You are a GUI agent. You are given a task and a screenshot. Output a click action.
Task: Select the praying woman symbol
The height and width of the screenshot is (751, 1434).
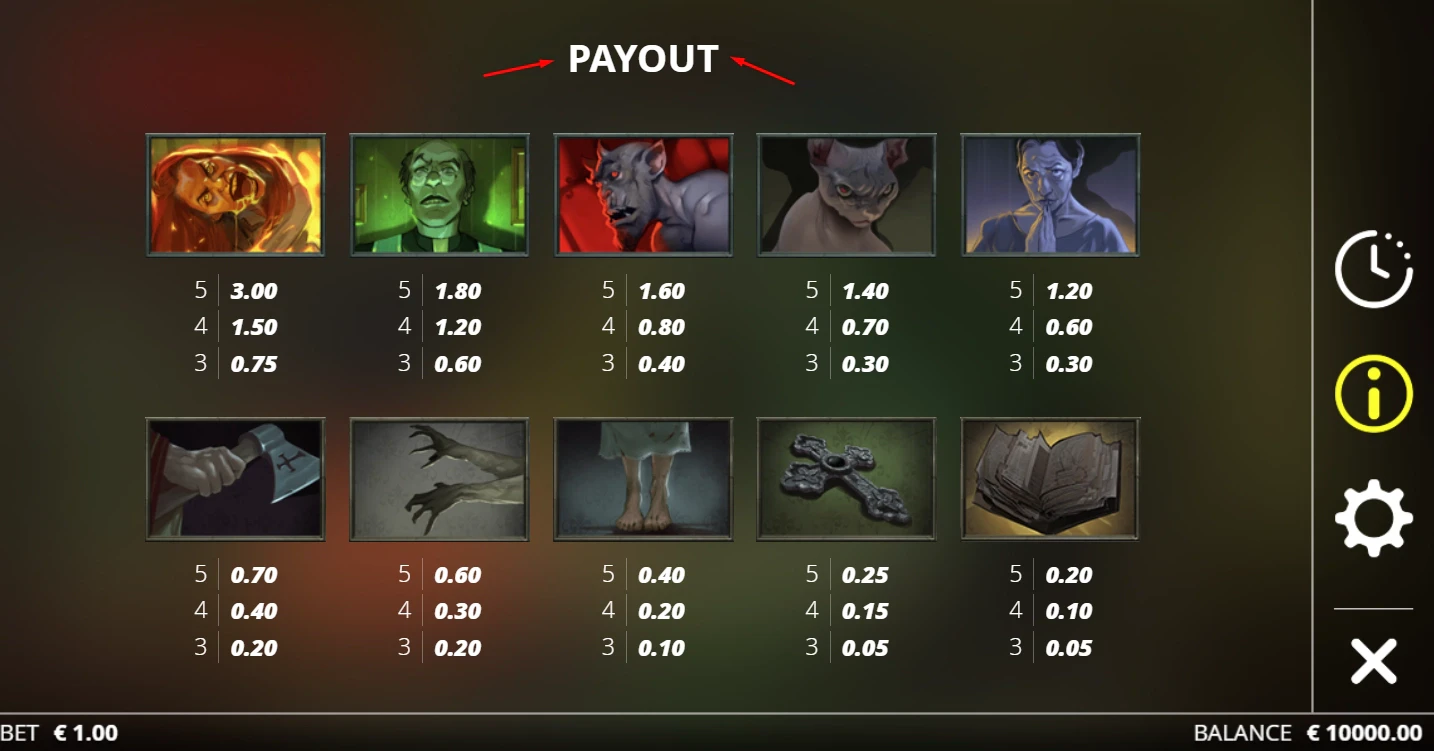coord(1050,193)
